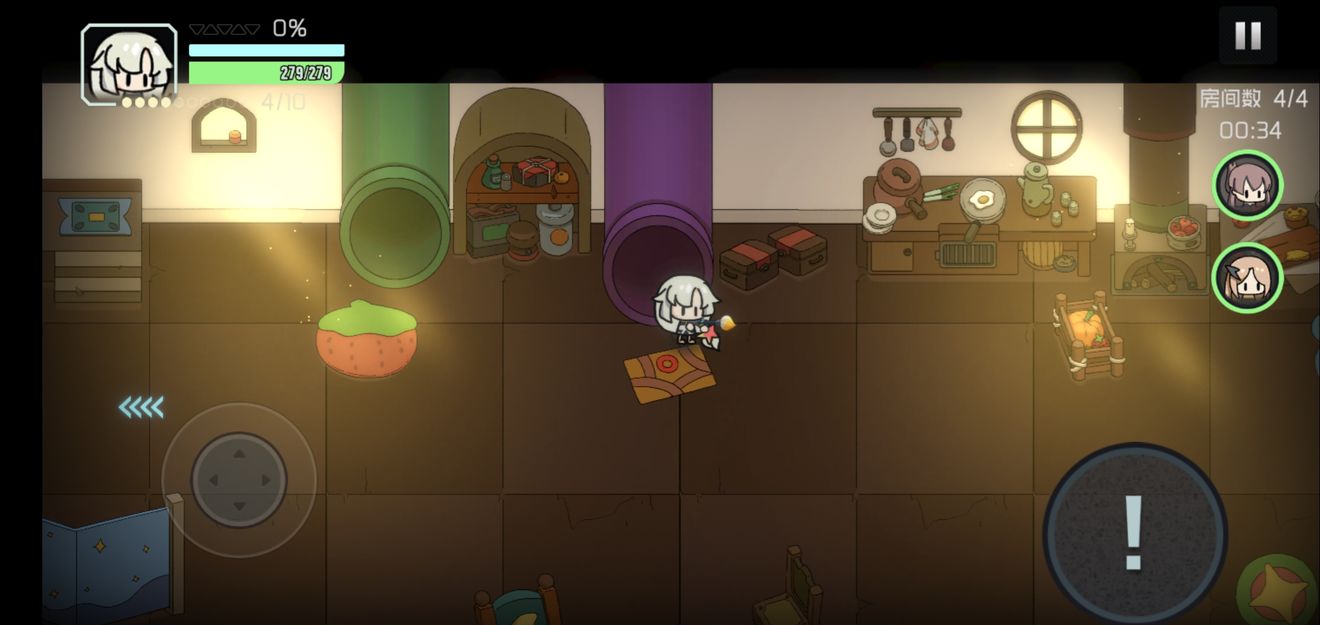
Task: Pause the game with the pause button
Action: [1247, 36]
